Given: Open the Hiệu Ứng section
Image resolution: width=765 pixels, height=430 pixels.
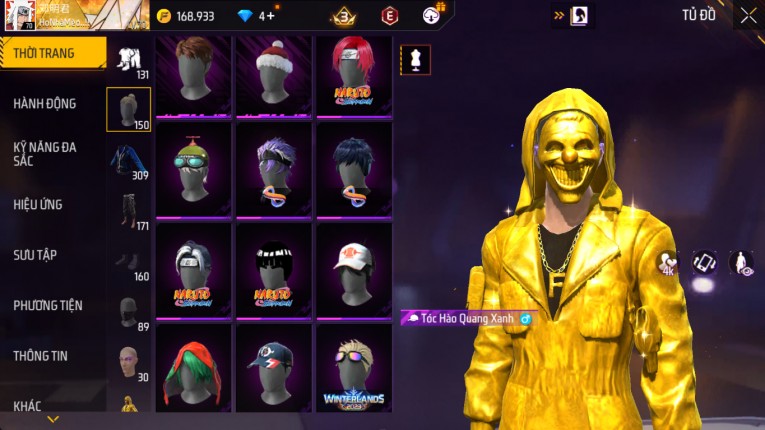Looking at the screenshot, I should click(38, 204).
